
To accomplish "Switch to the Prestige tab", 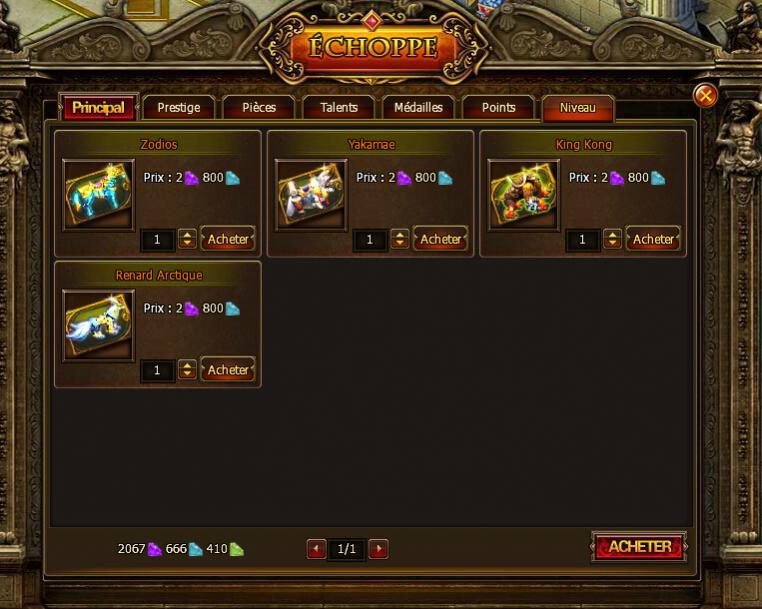I will (179, 108).
